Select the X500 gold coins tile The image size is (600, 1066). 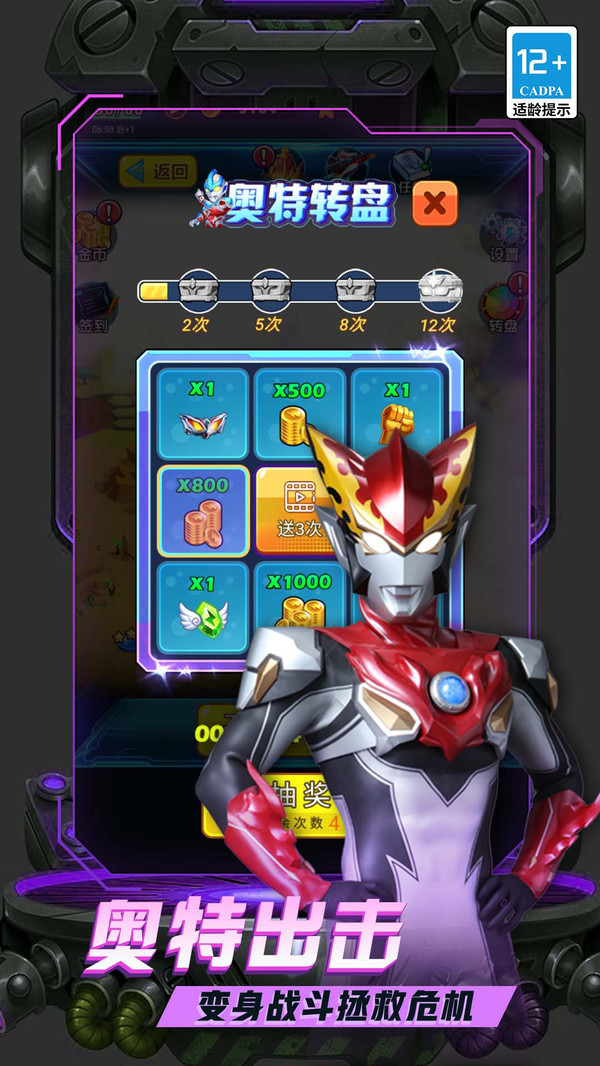(299, 414)
